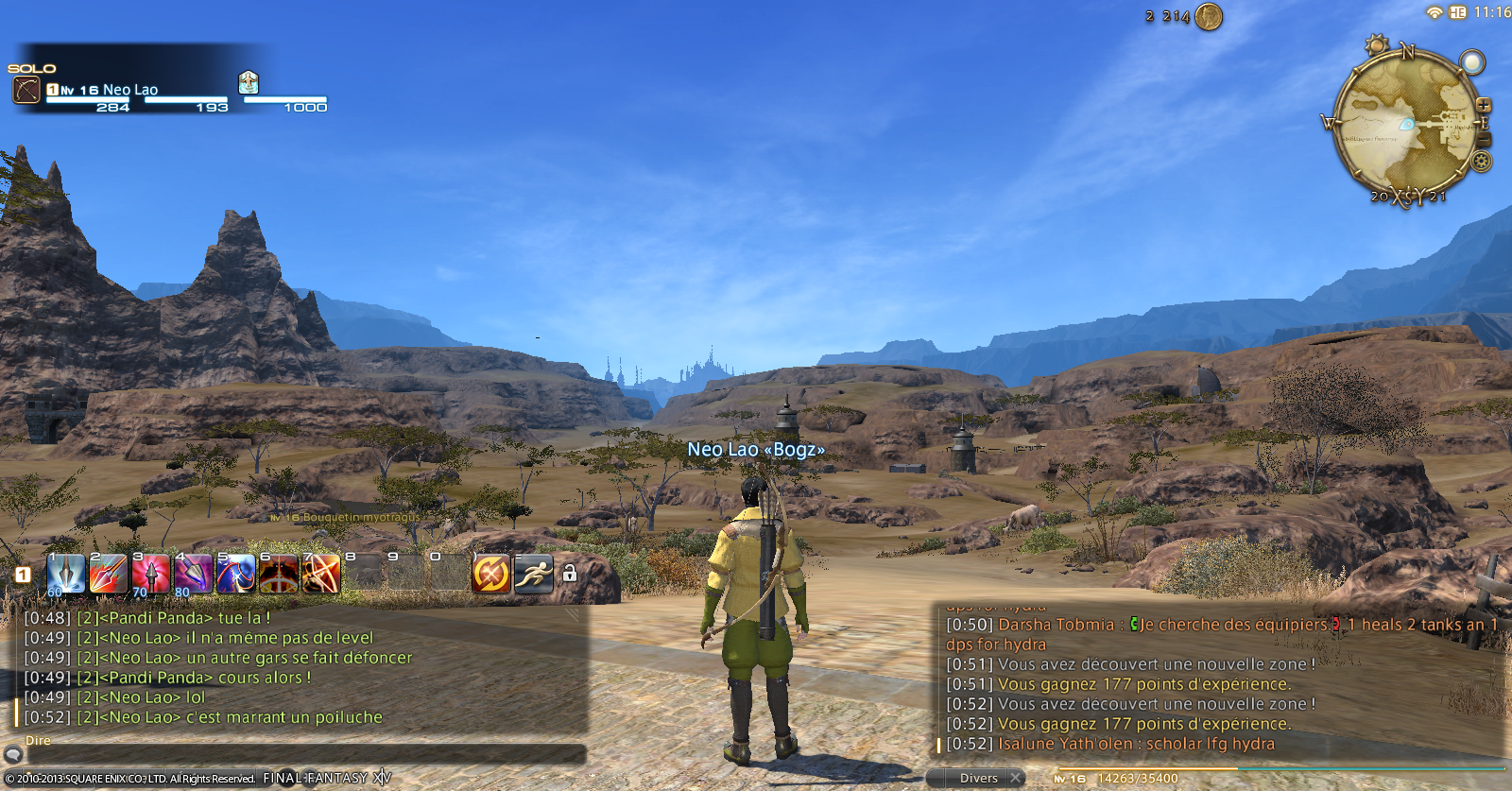Trigger the red arrow ability in slot 3

point(150,574)
